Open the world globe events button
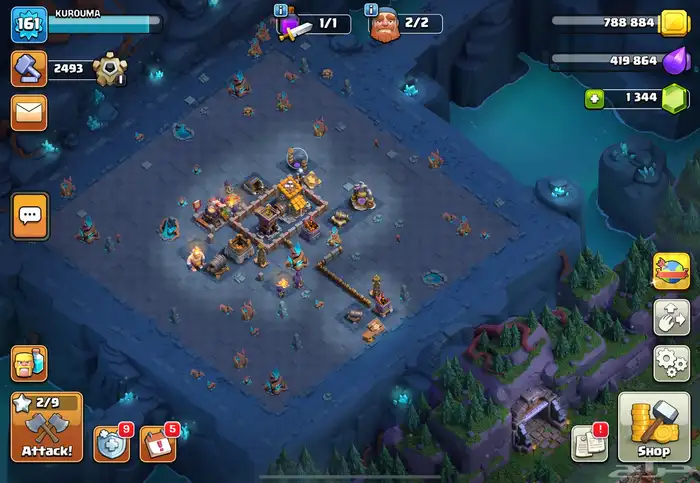Screen dimensions: 700x483 coord(671,271)
